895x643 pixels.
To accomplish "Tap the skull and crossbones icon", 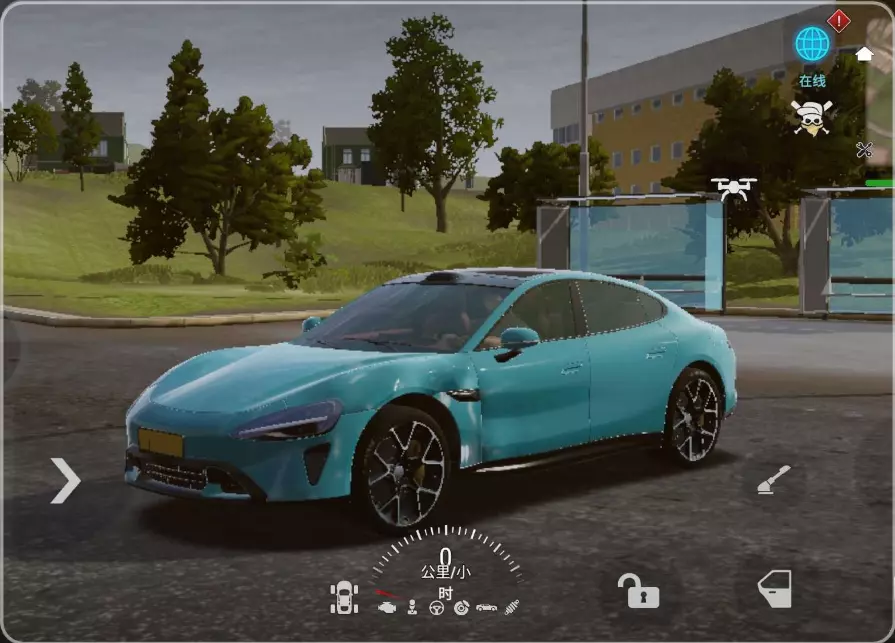I will [x=811, y=117].
